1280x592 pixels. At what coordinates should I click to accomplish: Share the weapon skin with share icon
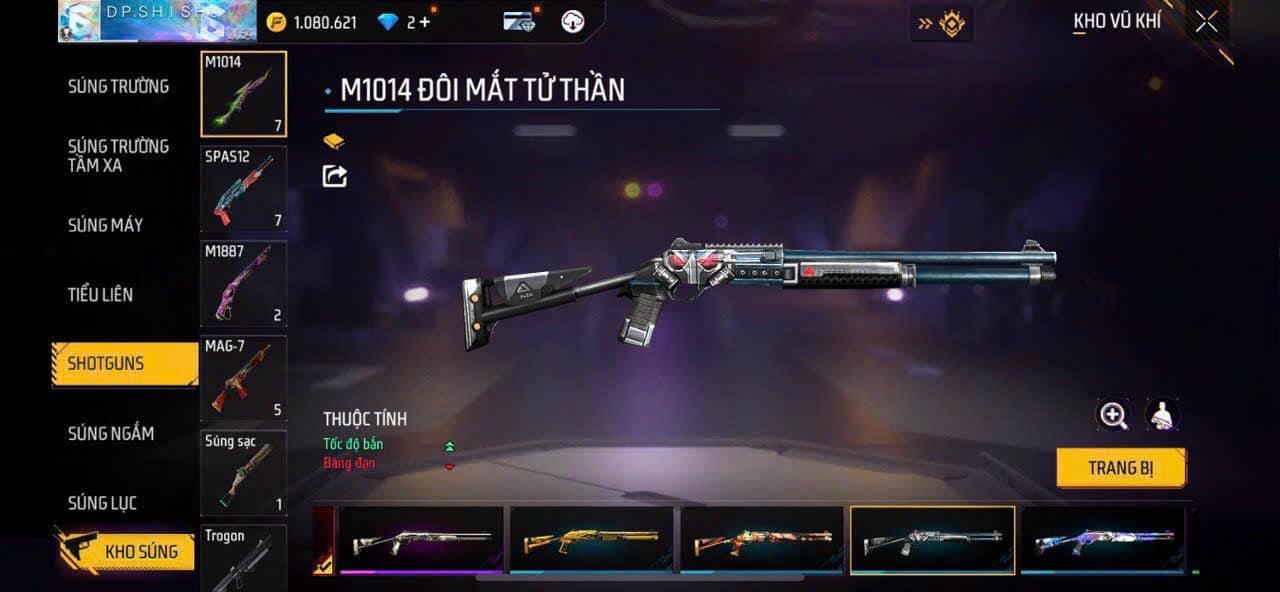335,177
